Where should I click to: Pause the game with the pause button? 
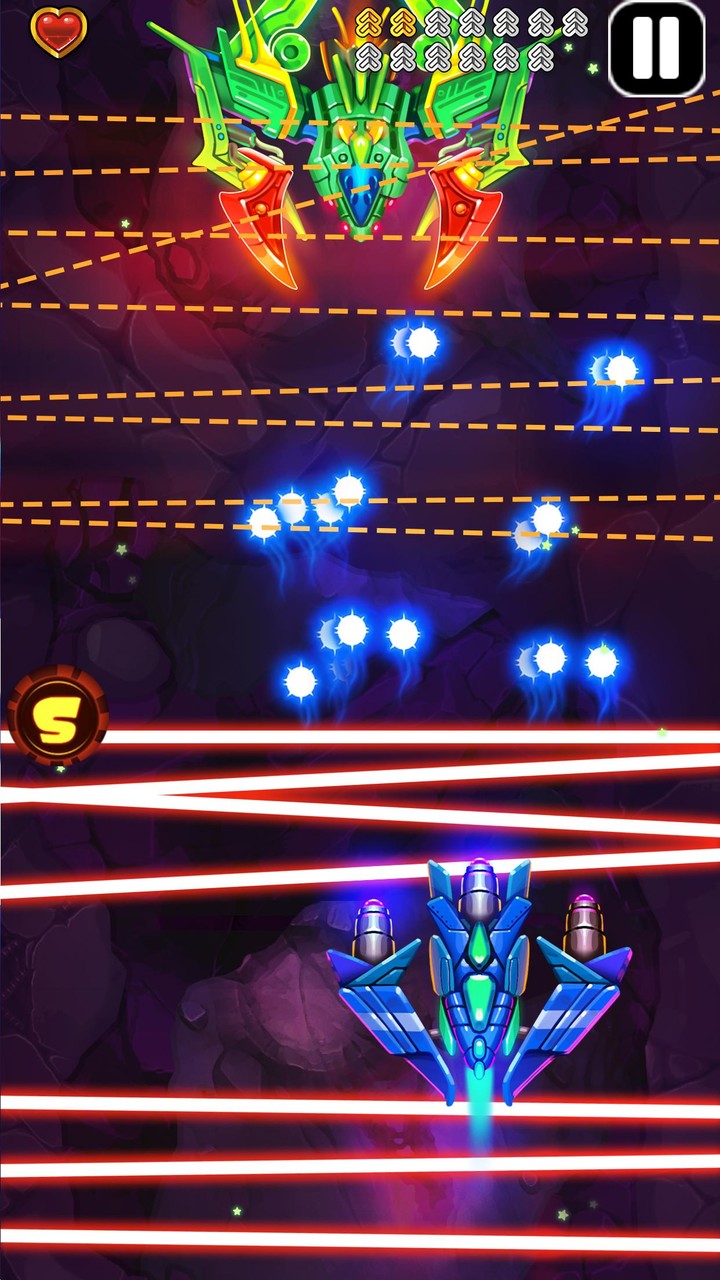point(657,48)
